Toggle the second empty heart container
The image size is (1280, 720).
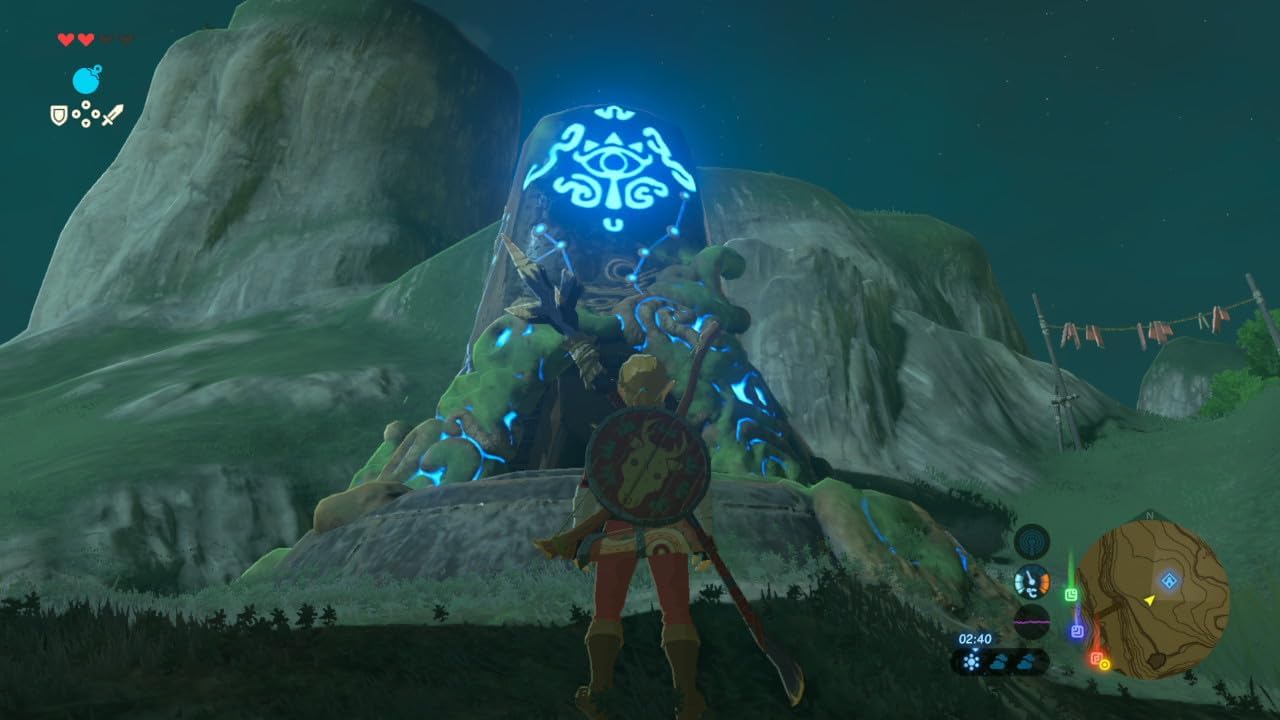127,40
